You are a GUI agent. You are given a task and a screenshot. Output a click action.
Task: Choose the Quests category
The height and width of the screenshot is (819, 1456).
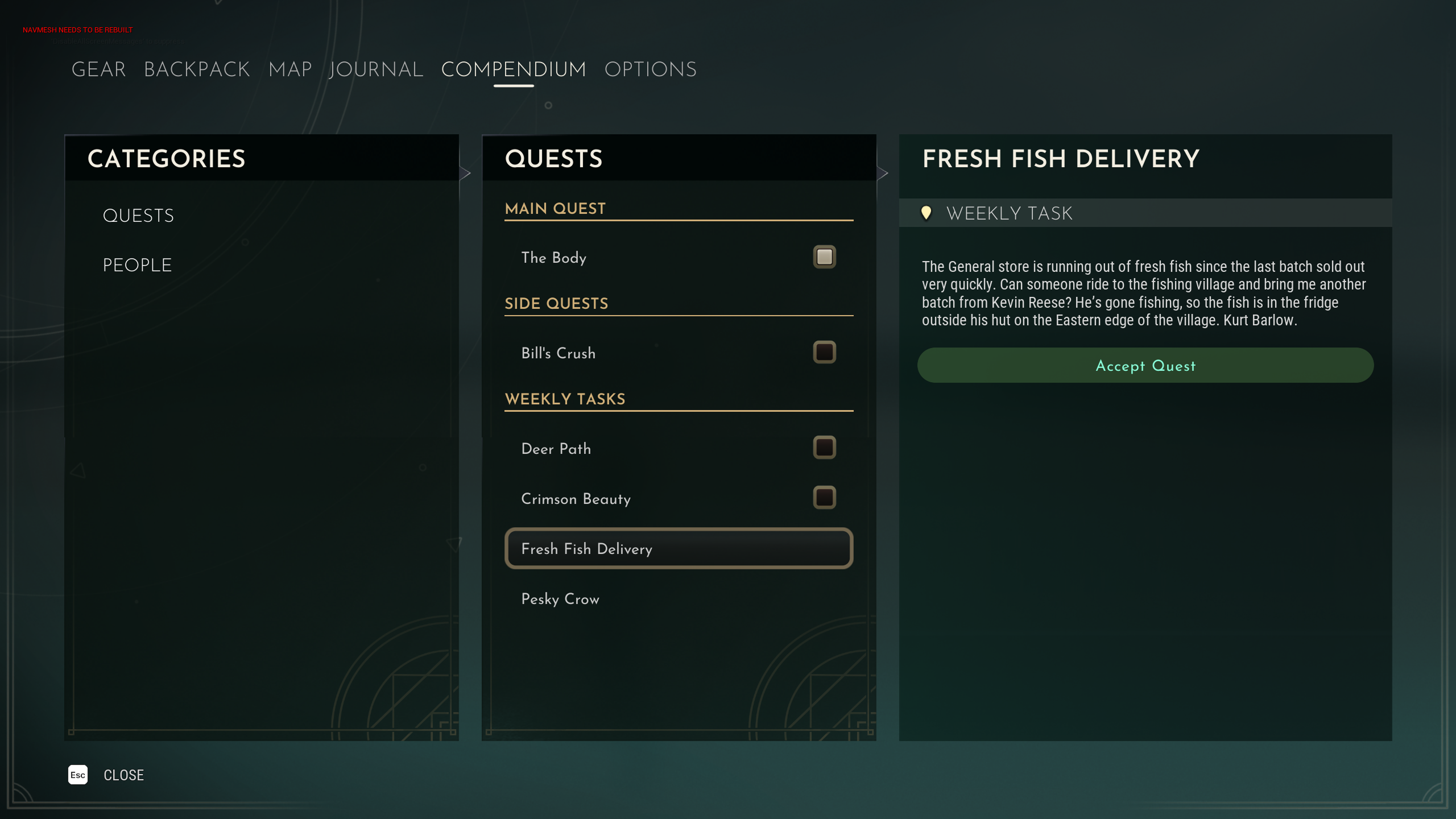click(x=138, y=216)
